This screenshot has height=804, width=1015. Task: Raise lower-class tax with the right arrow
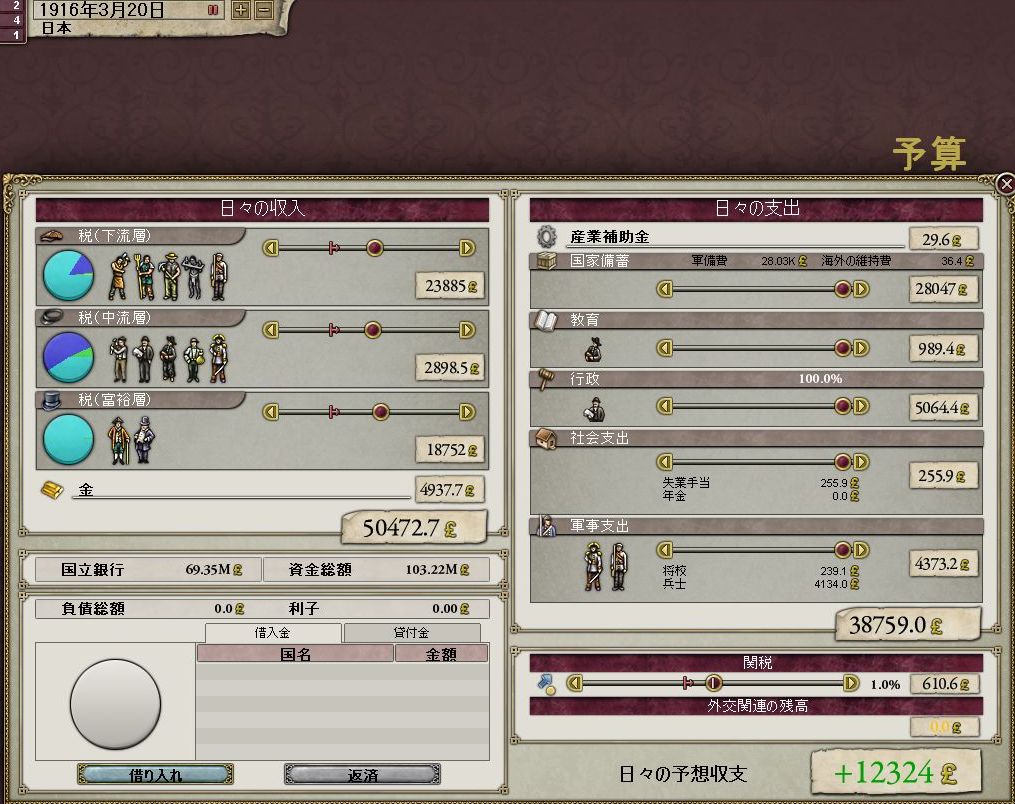click(x=467, y=248)
